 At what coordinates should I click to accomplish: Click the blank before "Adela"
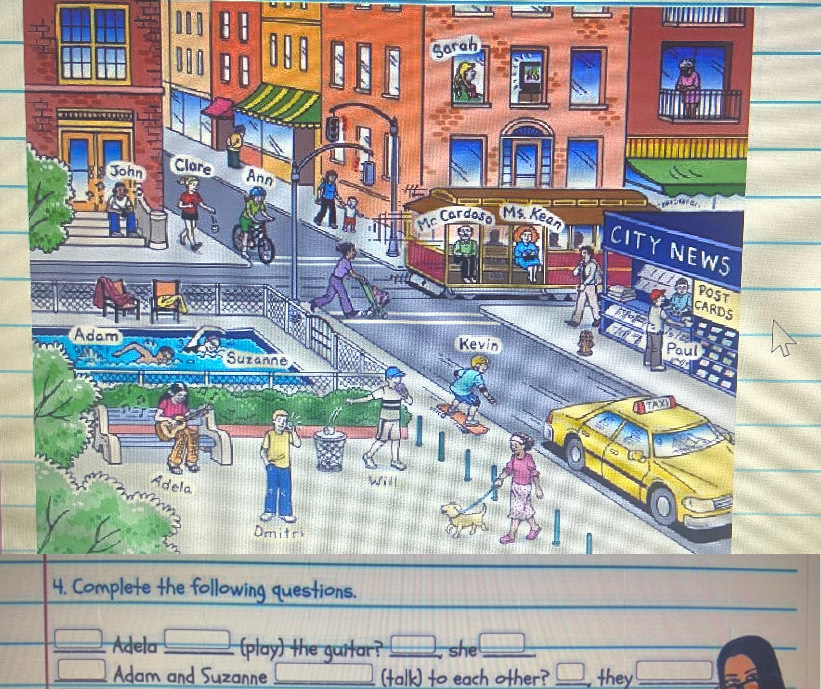point(83,638)
